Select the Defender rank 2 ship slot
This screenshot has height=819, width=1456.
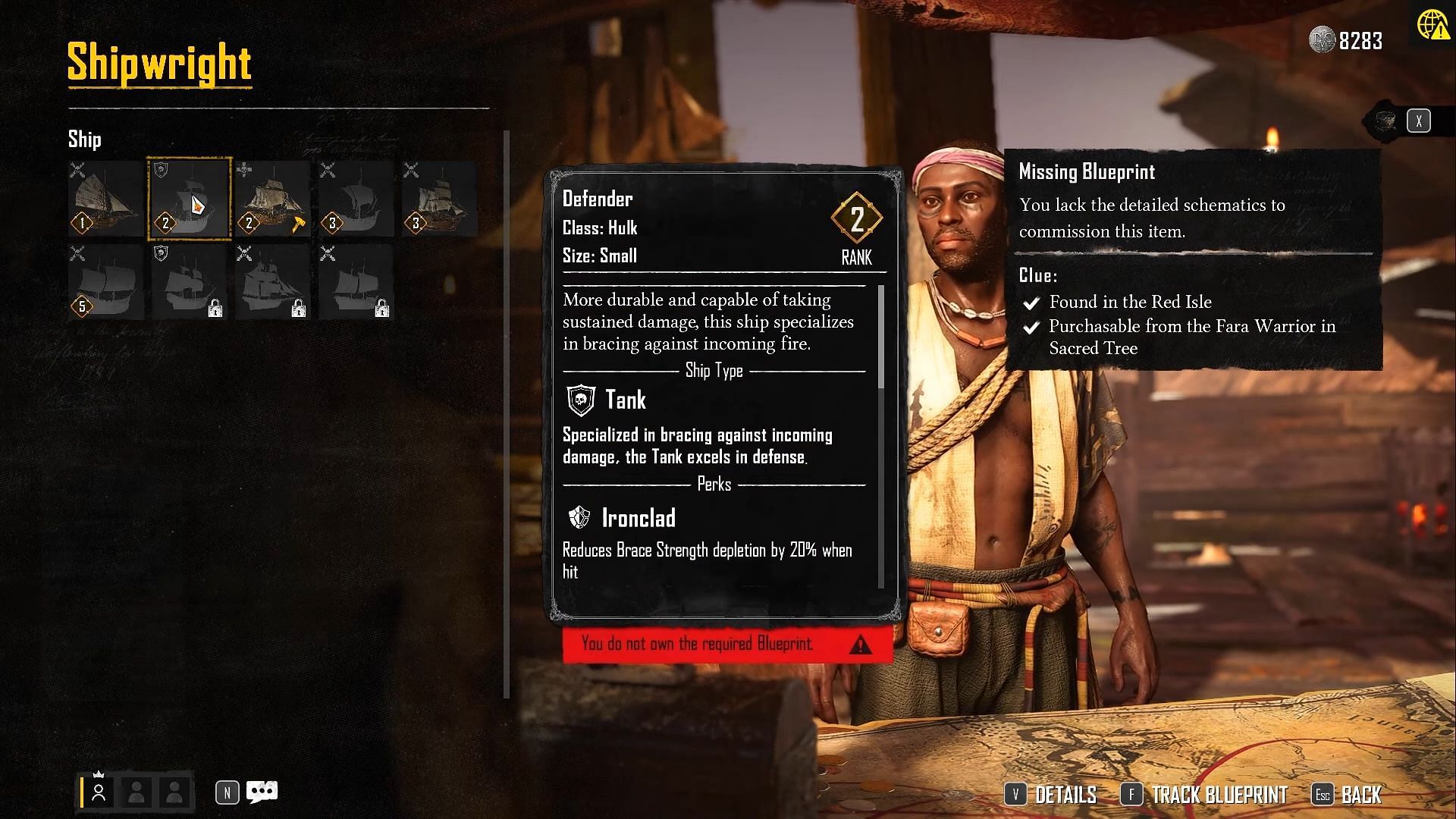[x=189, y=199]
